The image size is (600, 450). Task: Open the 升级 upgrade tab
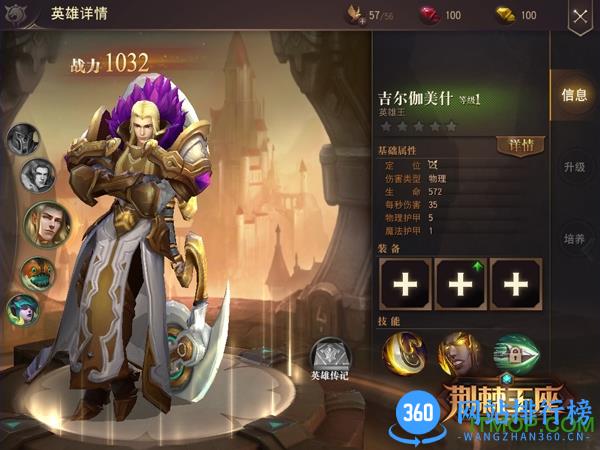574,167
